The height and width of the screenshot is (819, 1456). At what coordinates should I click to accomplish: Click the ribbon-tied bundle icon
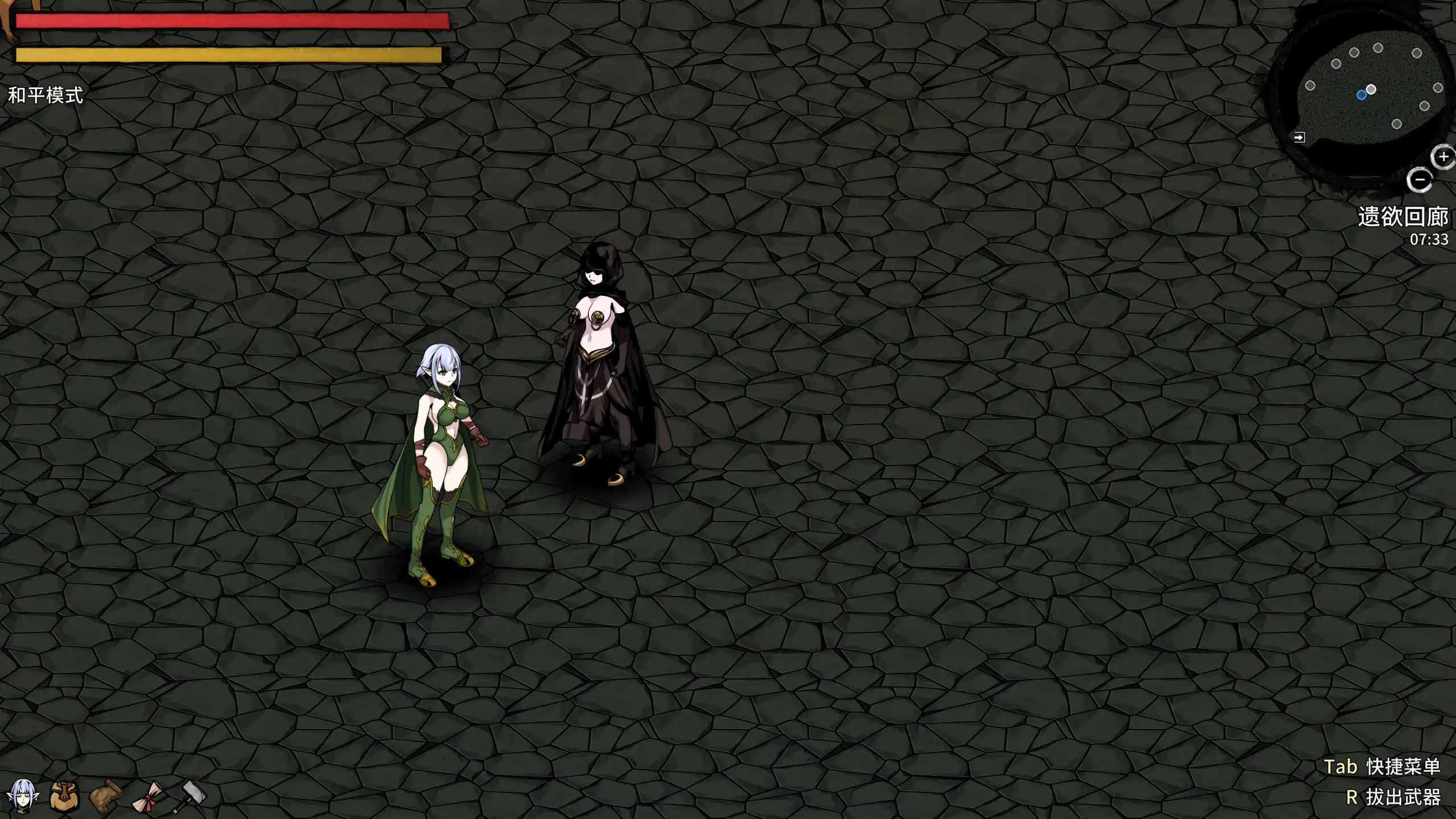(148, 796)
